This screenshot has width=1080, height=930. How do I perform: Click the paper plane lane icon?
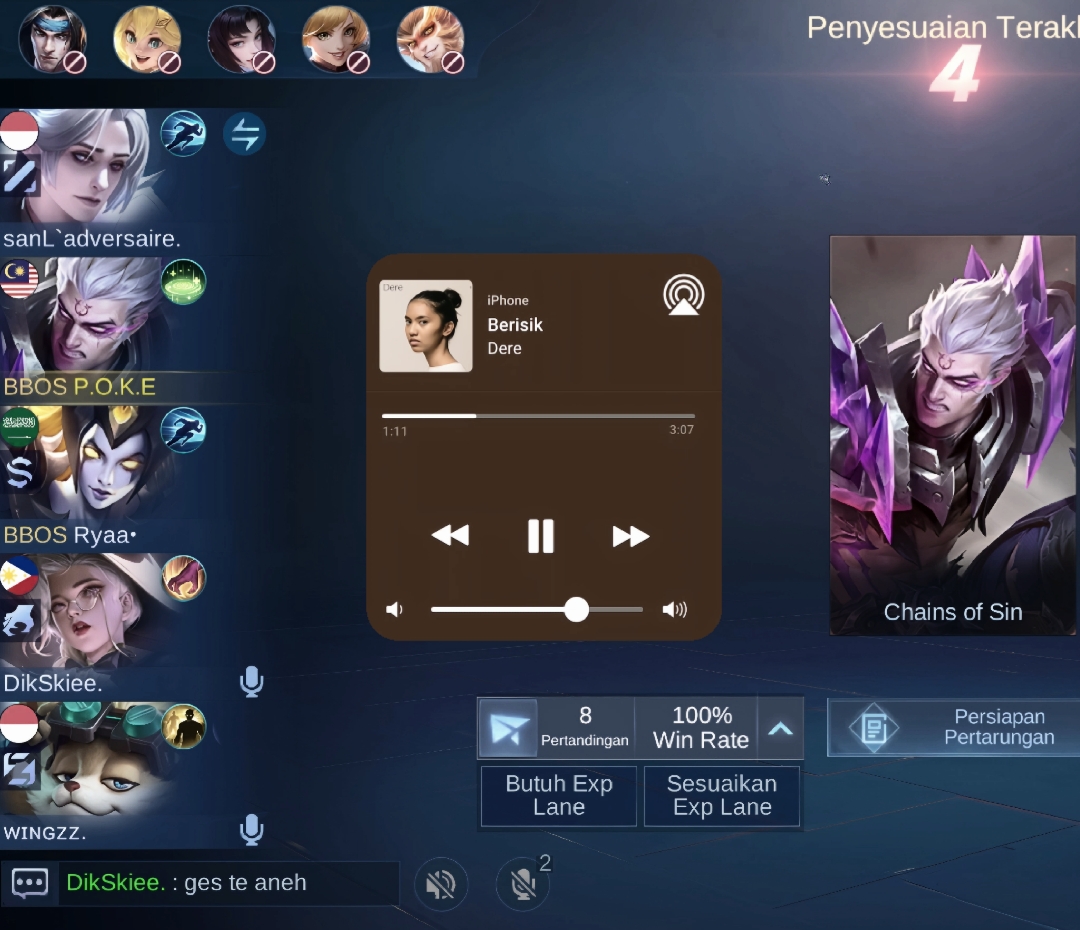(508, 728)
